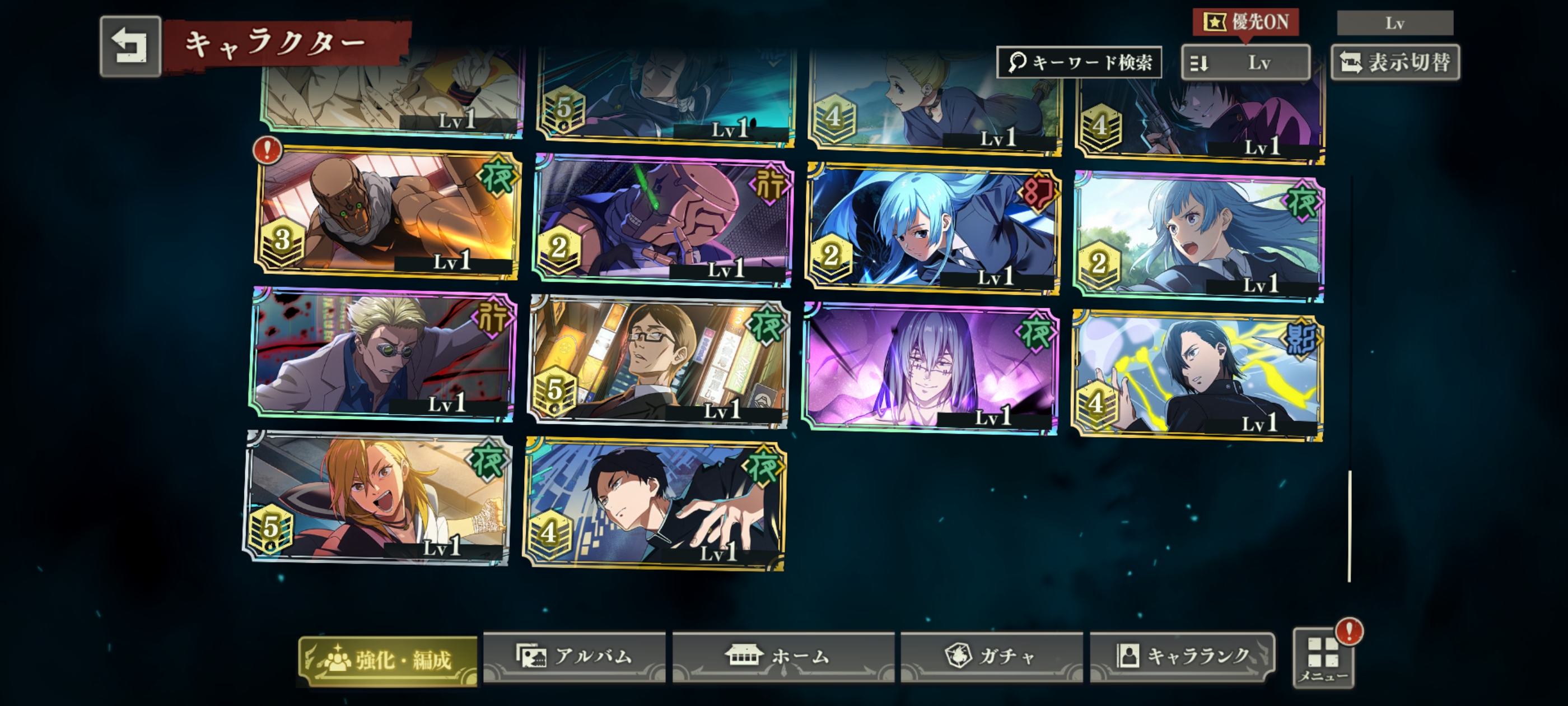Toggle the 優先ON priority setting
This screenshot has height=706, width=1568.
pos(1245,22)
